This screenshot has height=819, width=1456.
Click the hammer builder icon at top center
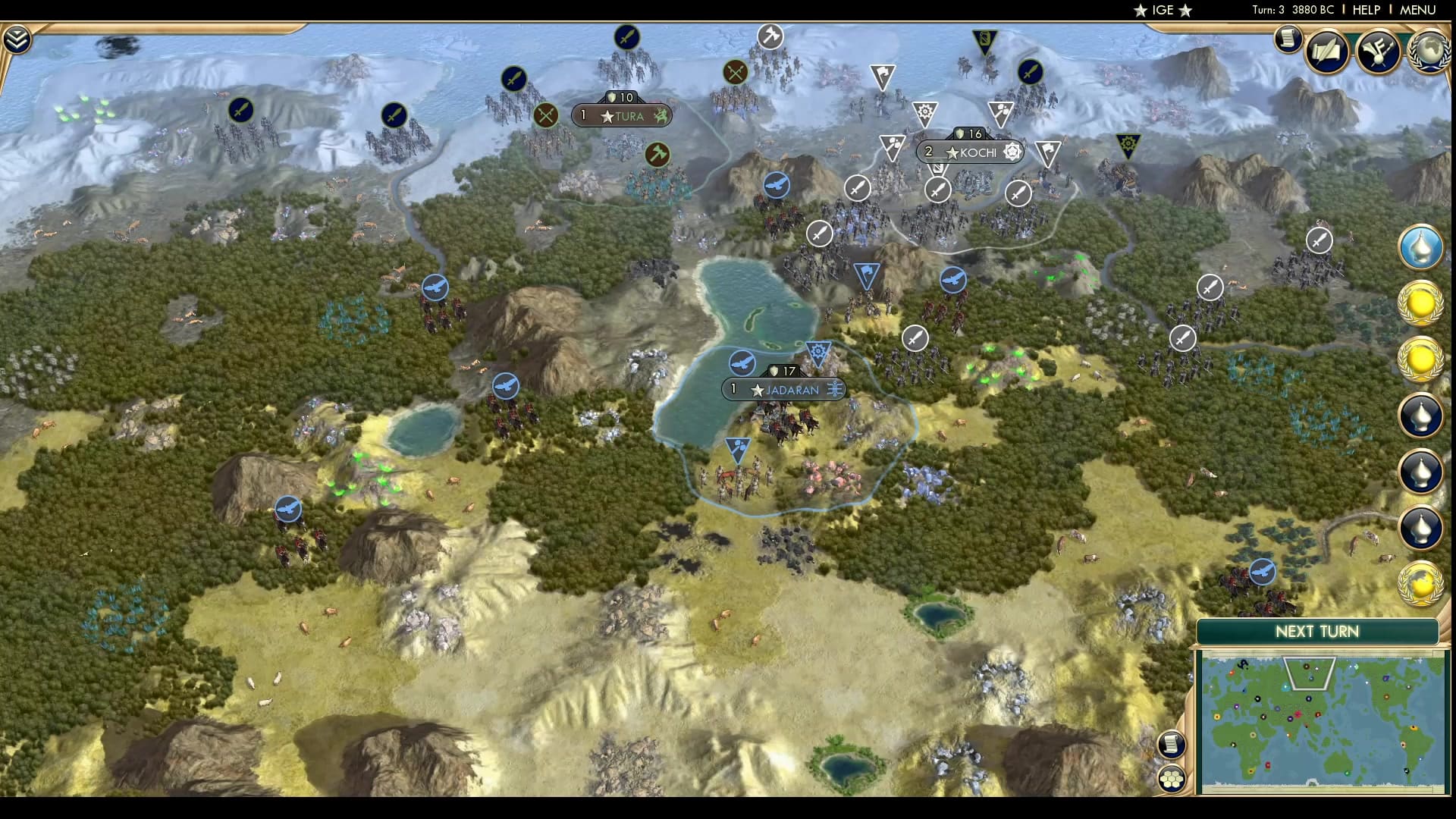pyautogui.click(x=771, y=36)
